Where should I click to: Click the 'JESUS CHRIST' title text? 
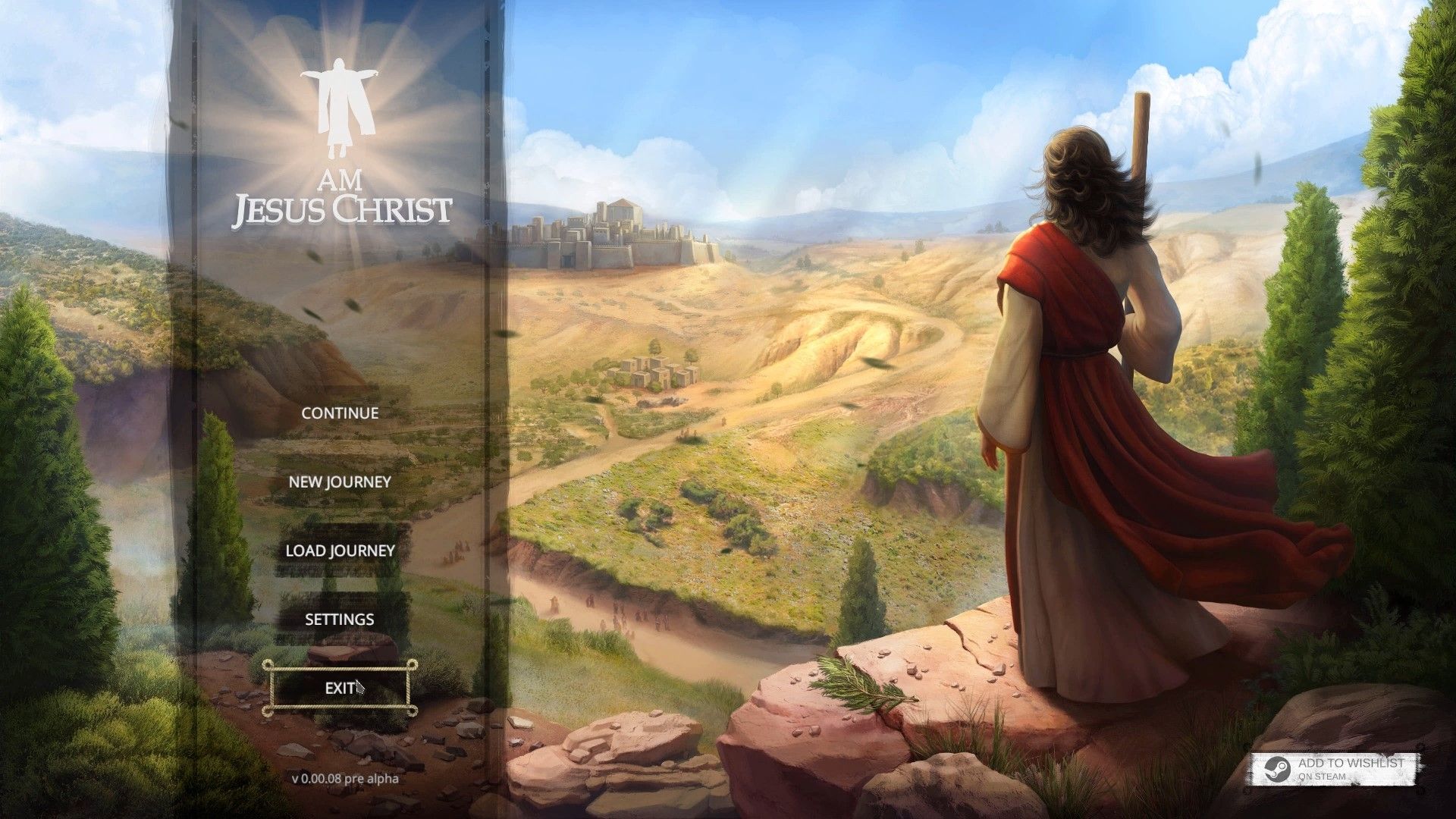click(343, 209)
